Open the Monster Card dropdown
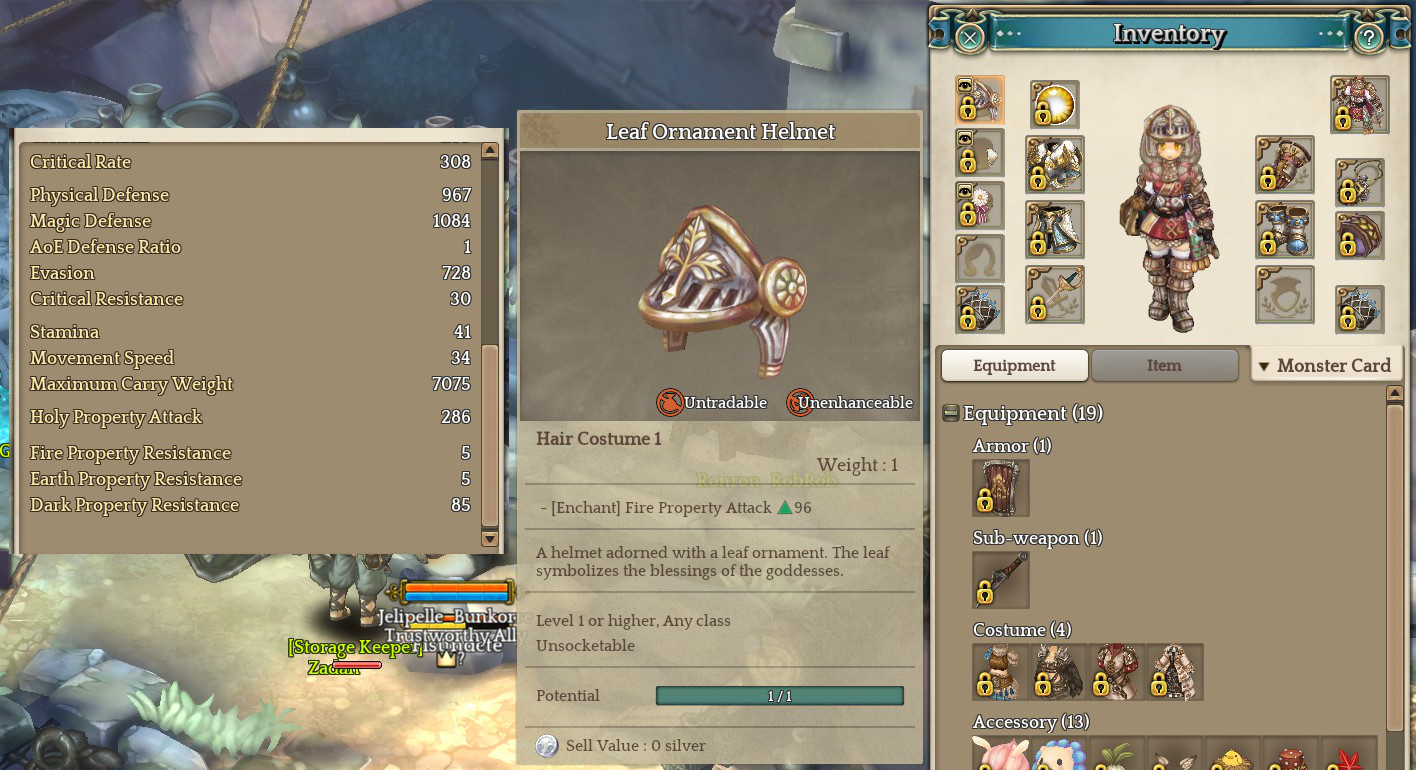1416x770 pixels. 1326,365
